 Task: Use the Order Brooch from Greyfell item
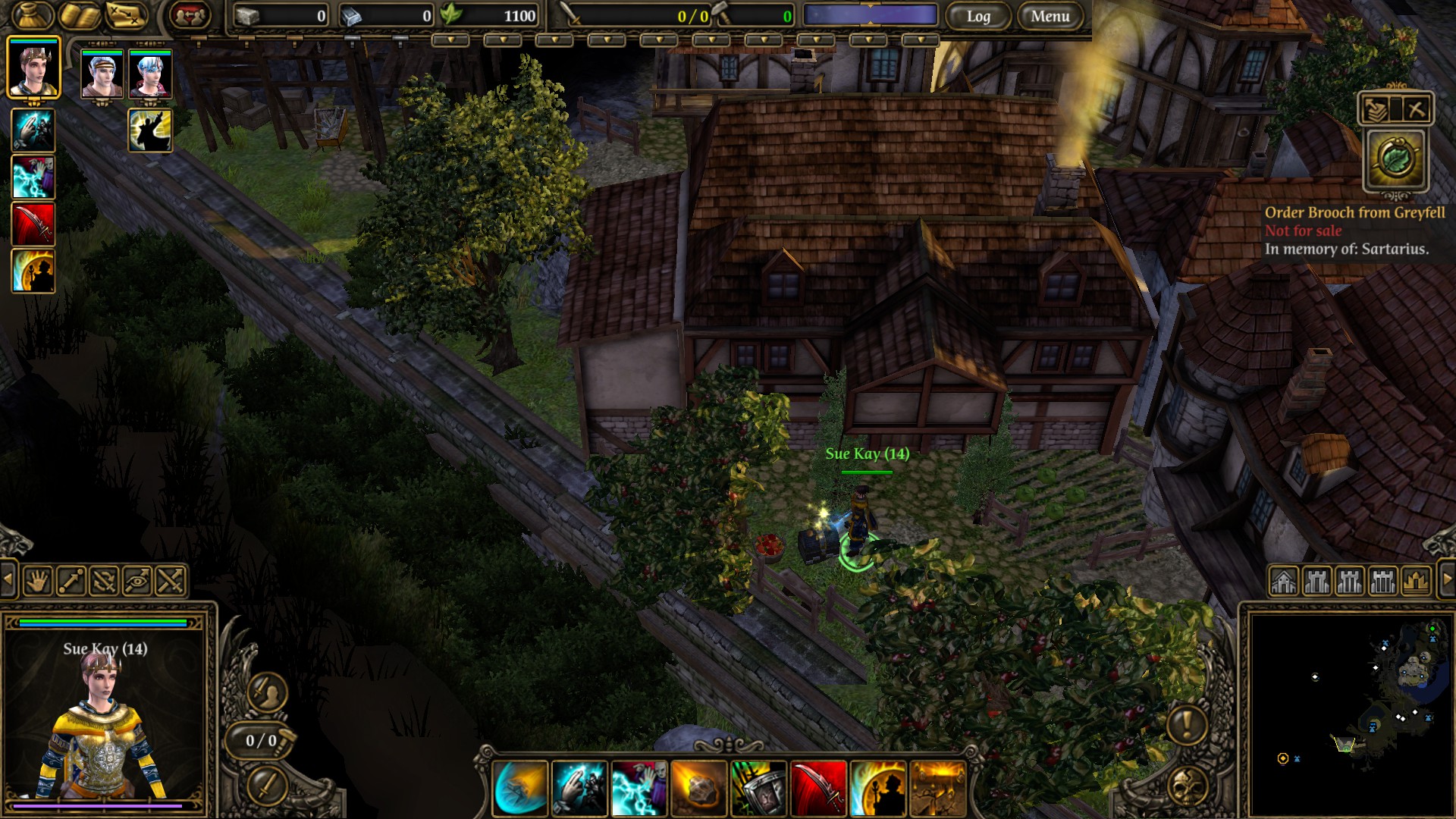[1395, 160]
